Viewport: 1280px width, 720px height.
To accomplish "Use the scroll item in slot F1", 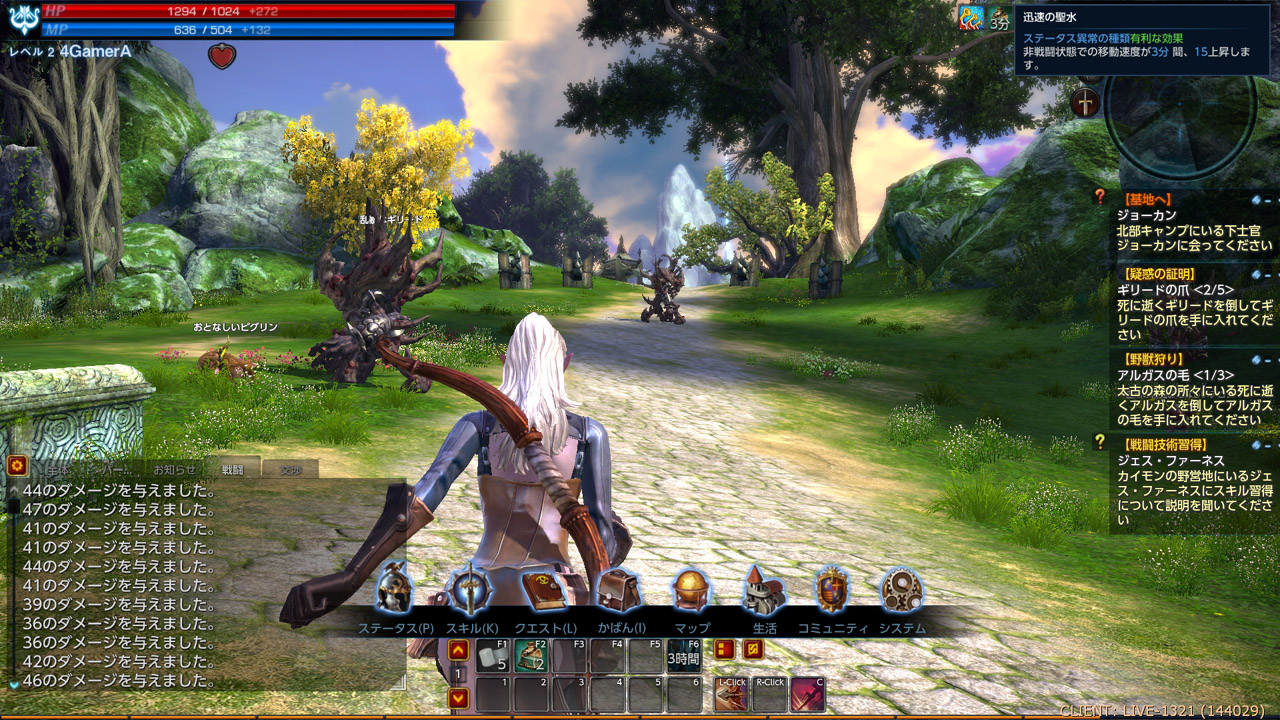I will point(492,656).
